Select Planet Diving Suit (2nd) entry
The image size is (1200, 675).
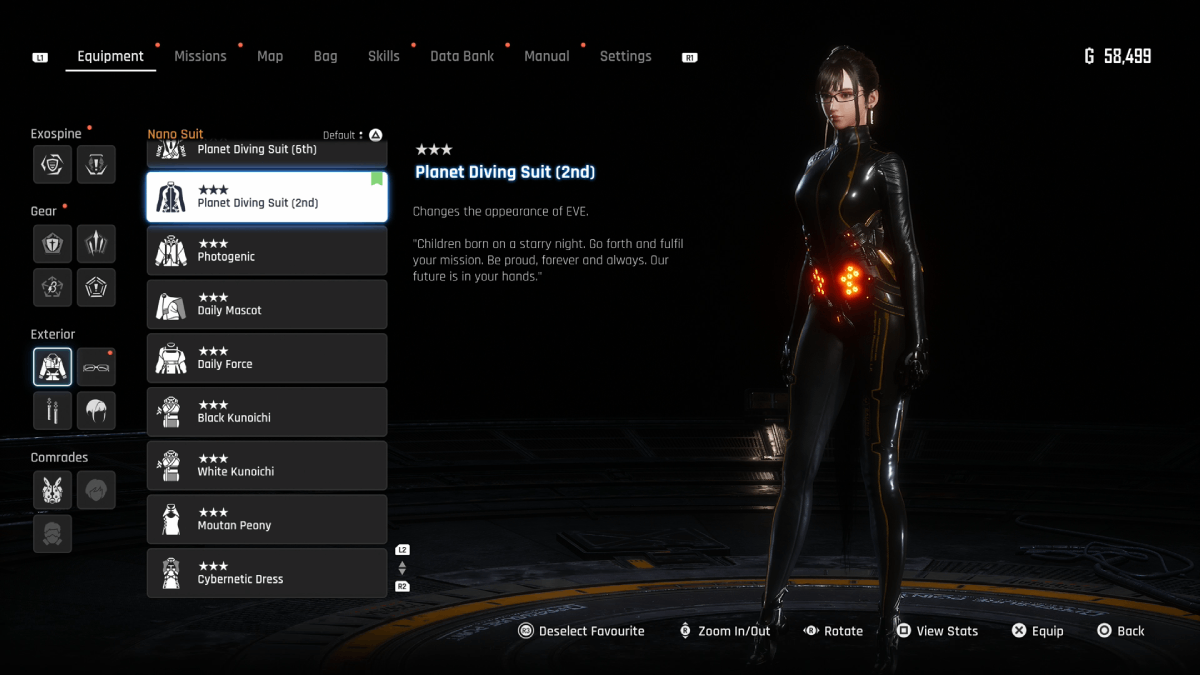tap(266, 197)
